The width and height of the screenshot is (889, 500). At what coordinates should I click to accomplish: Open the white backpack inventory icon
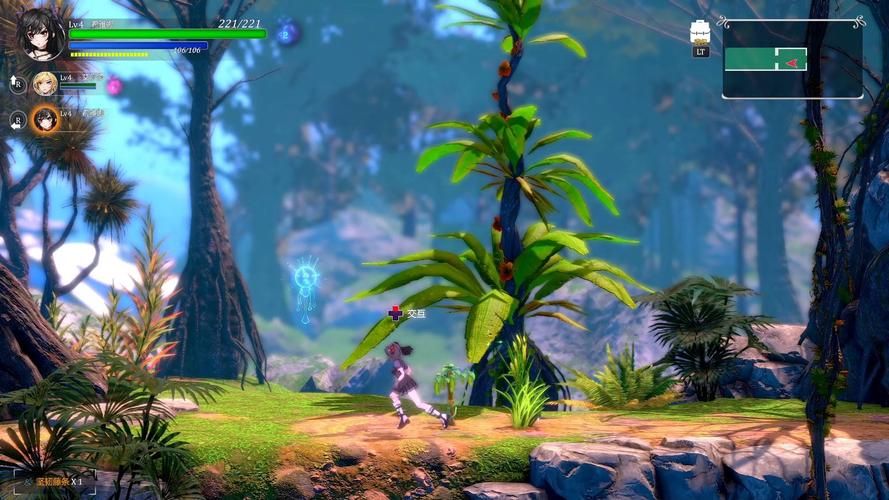click(x=700, y=31)
